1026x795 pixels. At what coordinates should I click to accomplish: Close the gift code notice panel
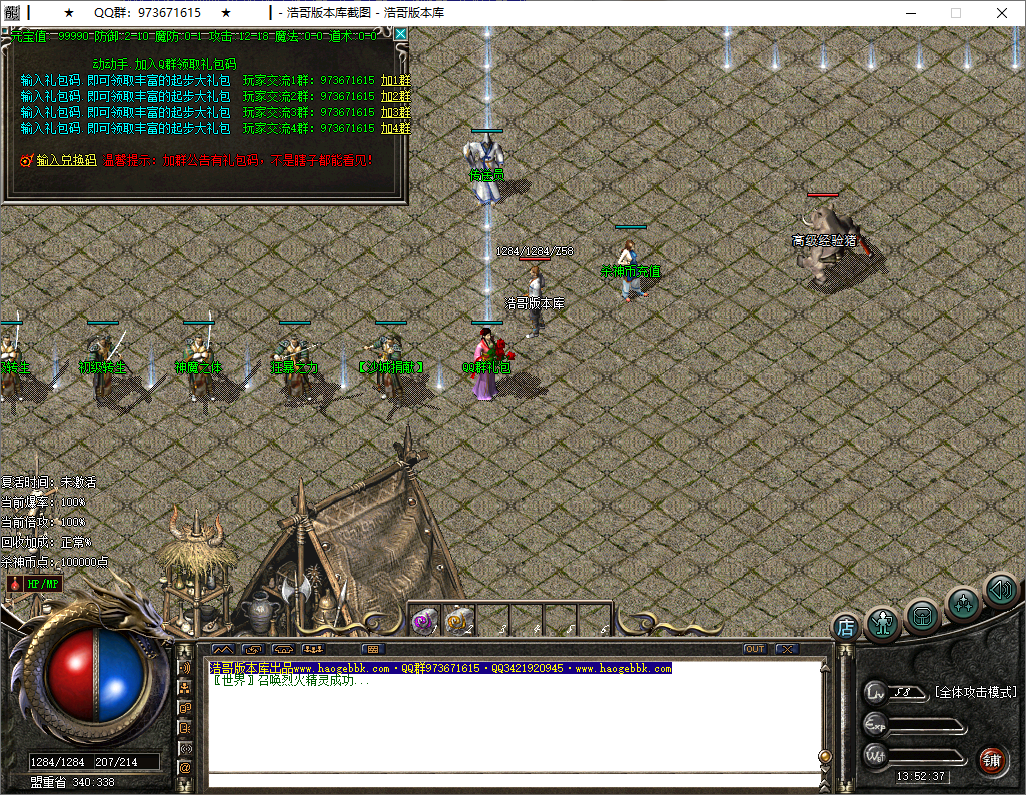pyautogui.click(x=401, y=33)
